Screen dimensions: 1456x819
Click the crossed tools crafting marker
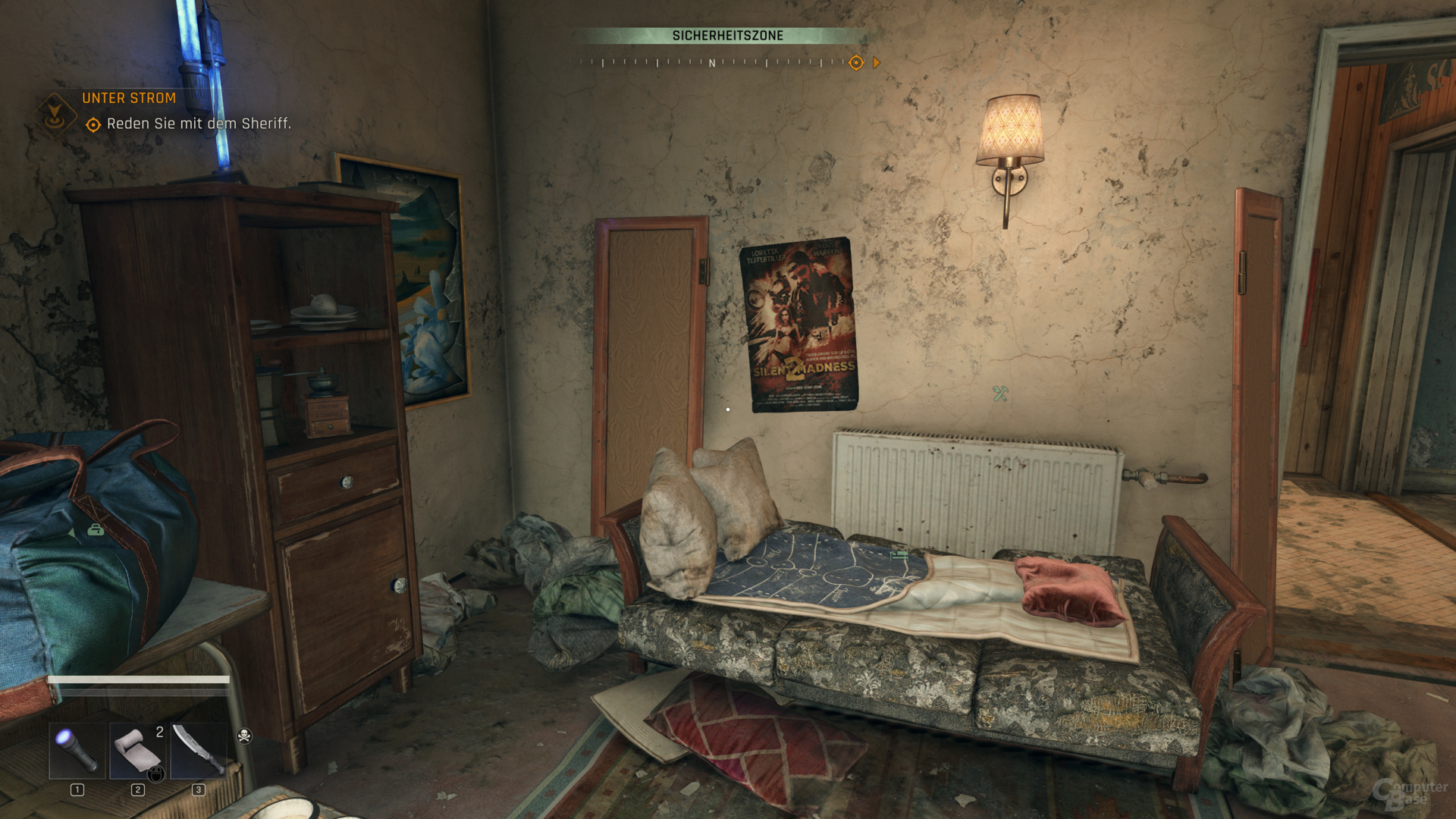click(x=1000, y=393)
